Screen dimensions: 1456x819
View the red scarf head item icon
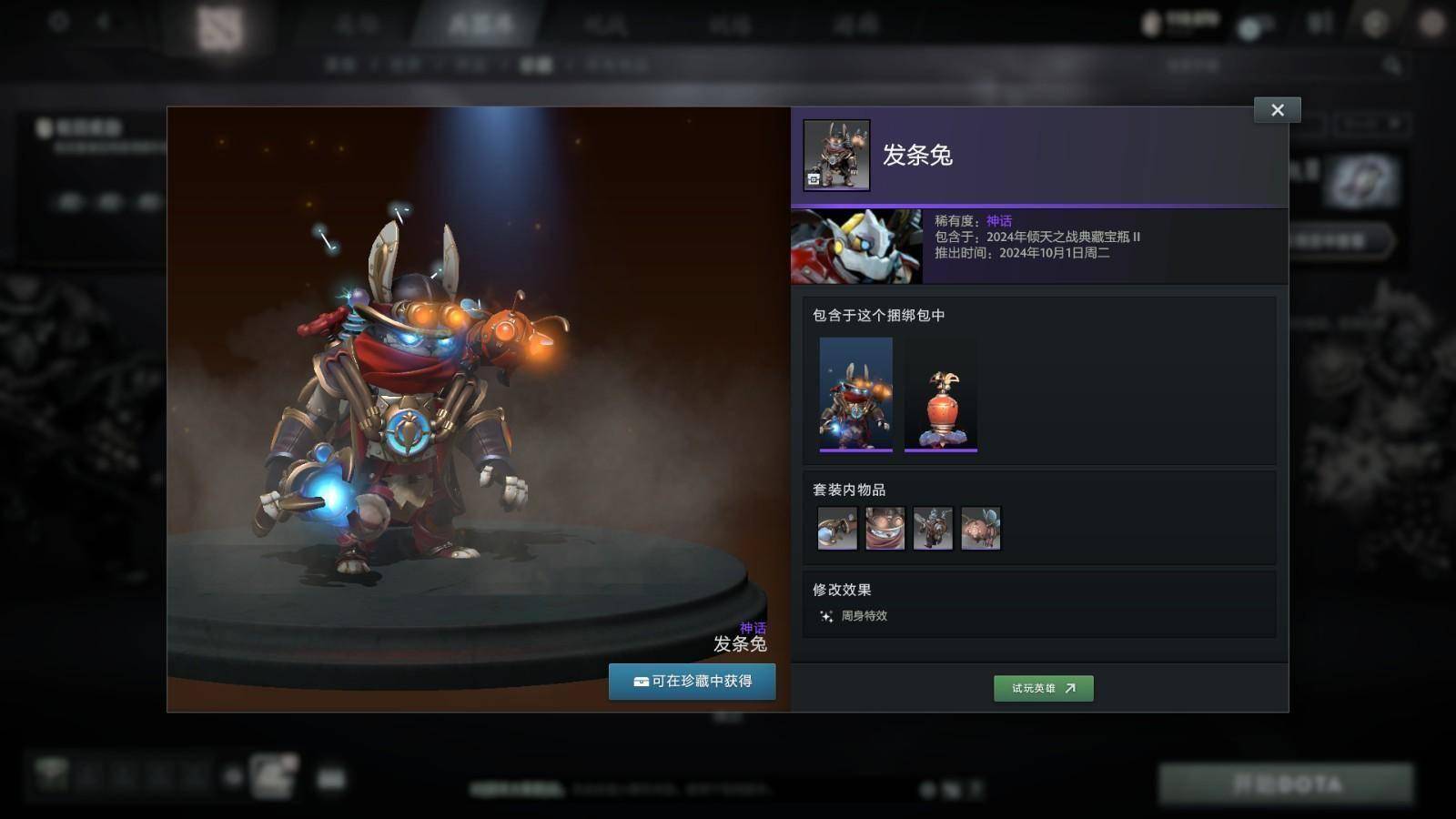(885, 529)
